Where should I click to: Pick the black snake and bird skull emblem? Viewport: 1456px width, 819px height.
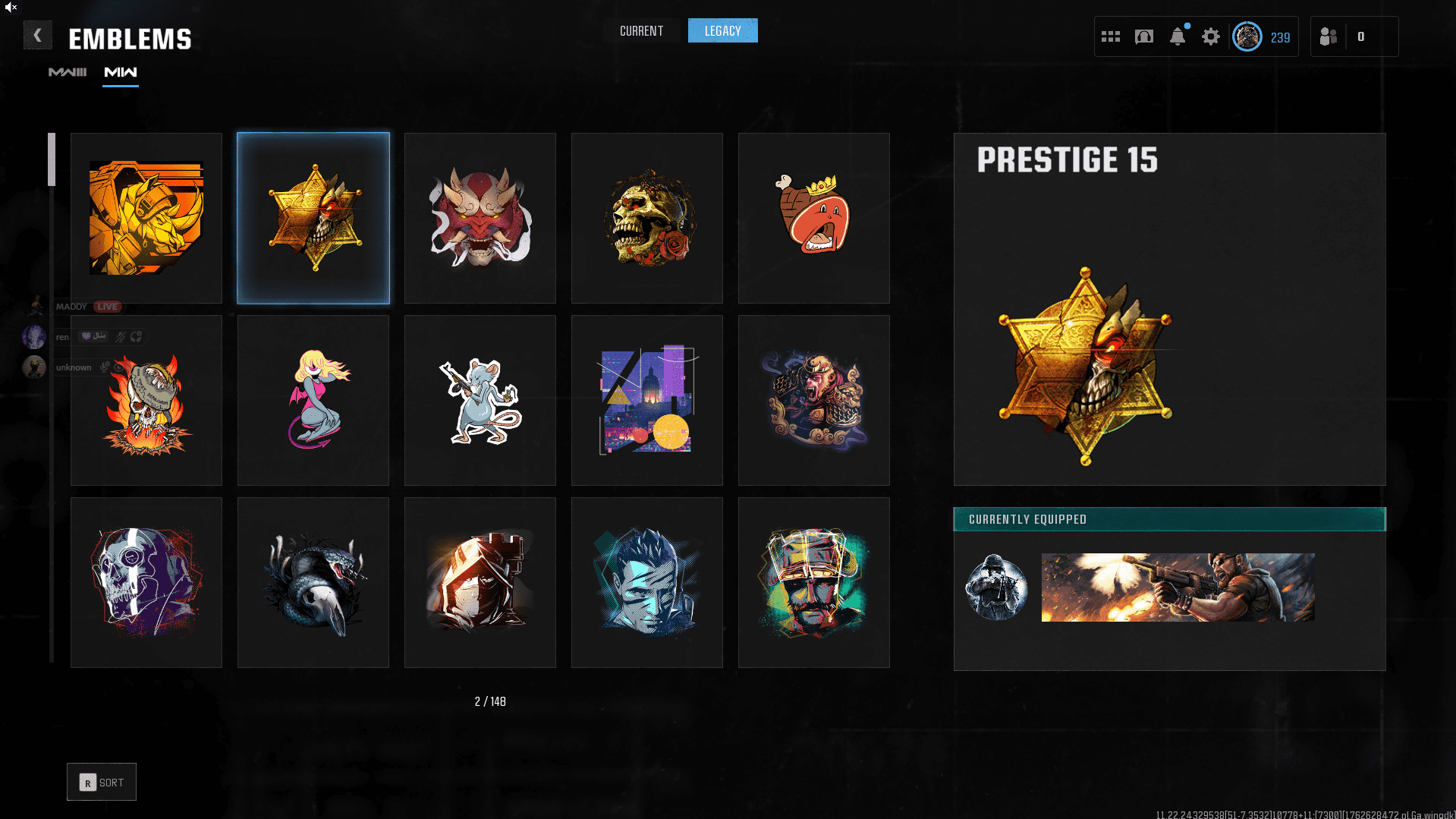tap(313, 583)
